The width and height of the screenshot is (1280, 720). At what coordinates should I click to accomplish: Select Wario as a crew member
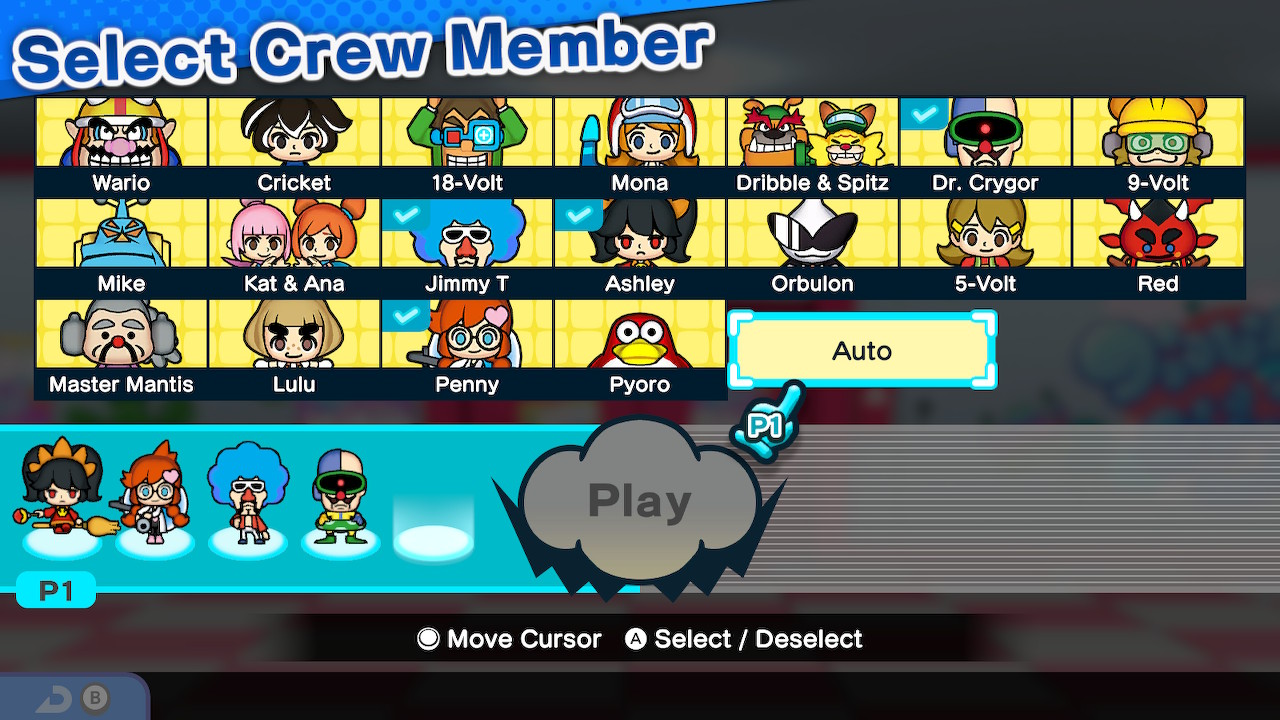point(120,135)
